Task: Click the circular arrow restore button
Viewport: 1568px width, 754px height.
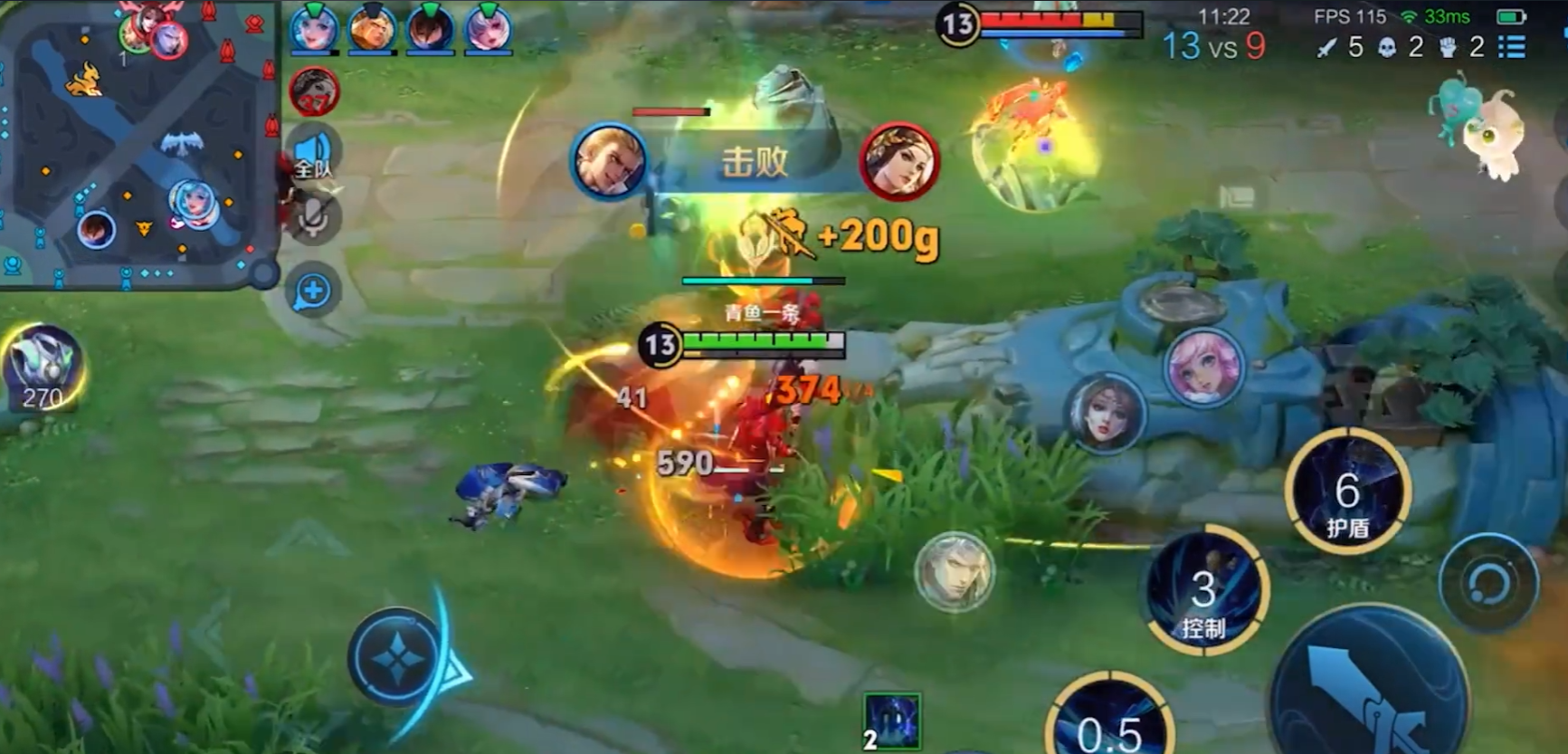Action: [1487, 583]
